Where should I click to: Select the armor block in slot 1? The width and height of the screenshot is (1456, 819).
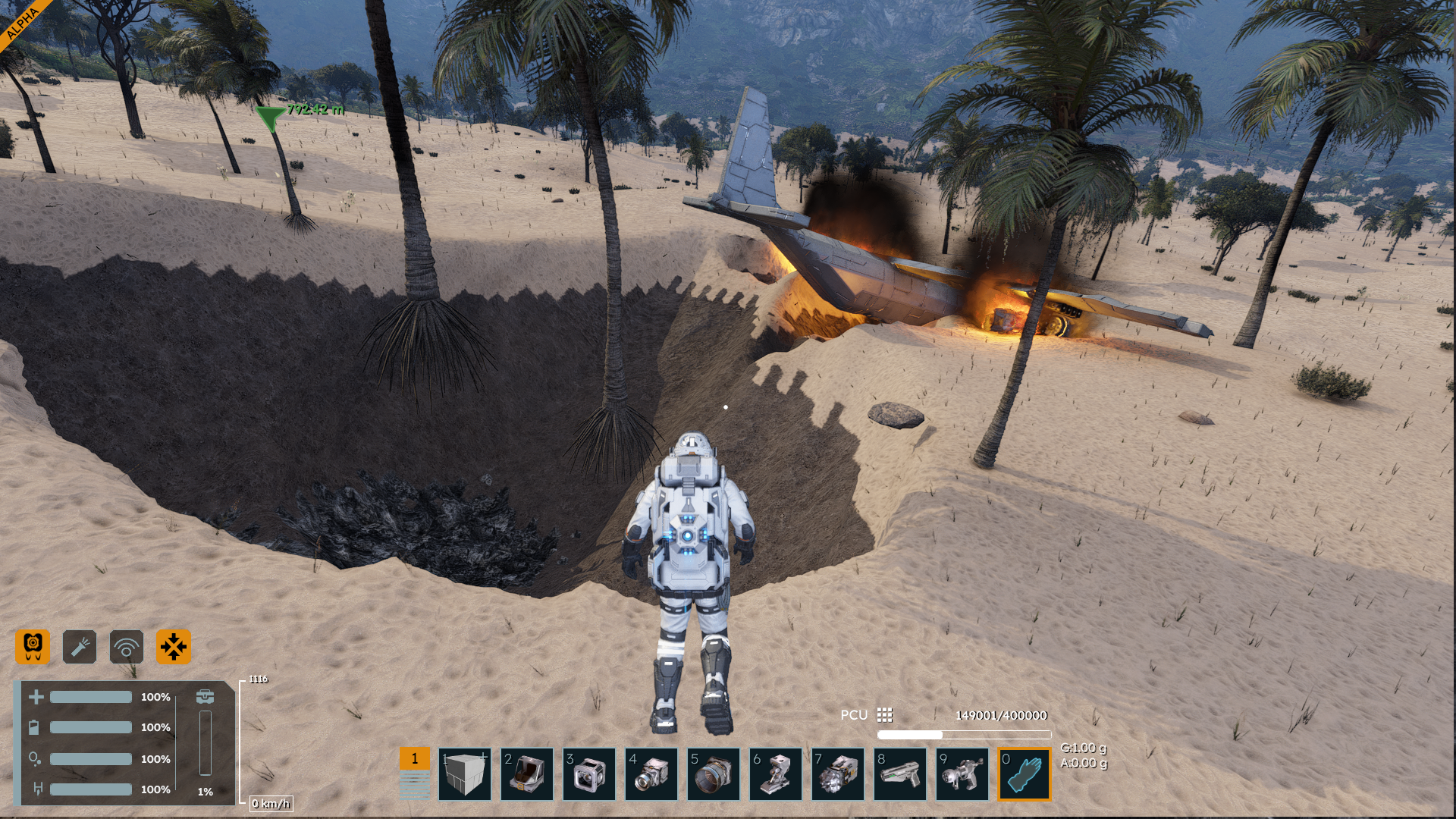(x=465, y=774)
